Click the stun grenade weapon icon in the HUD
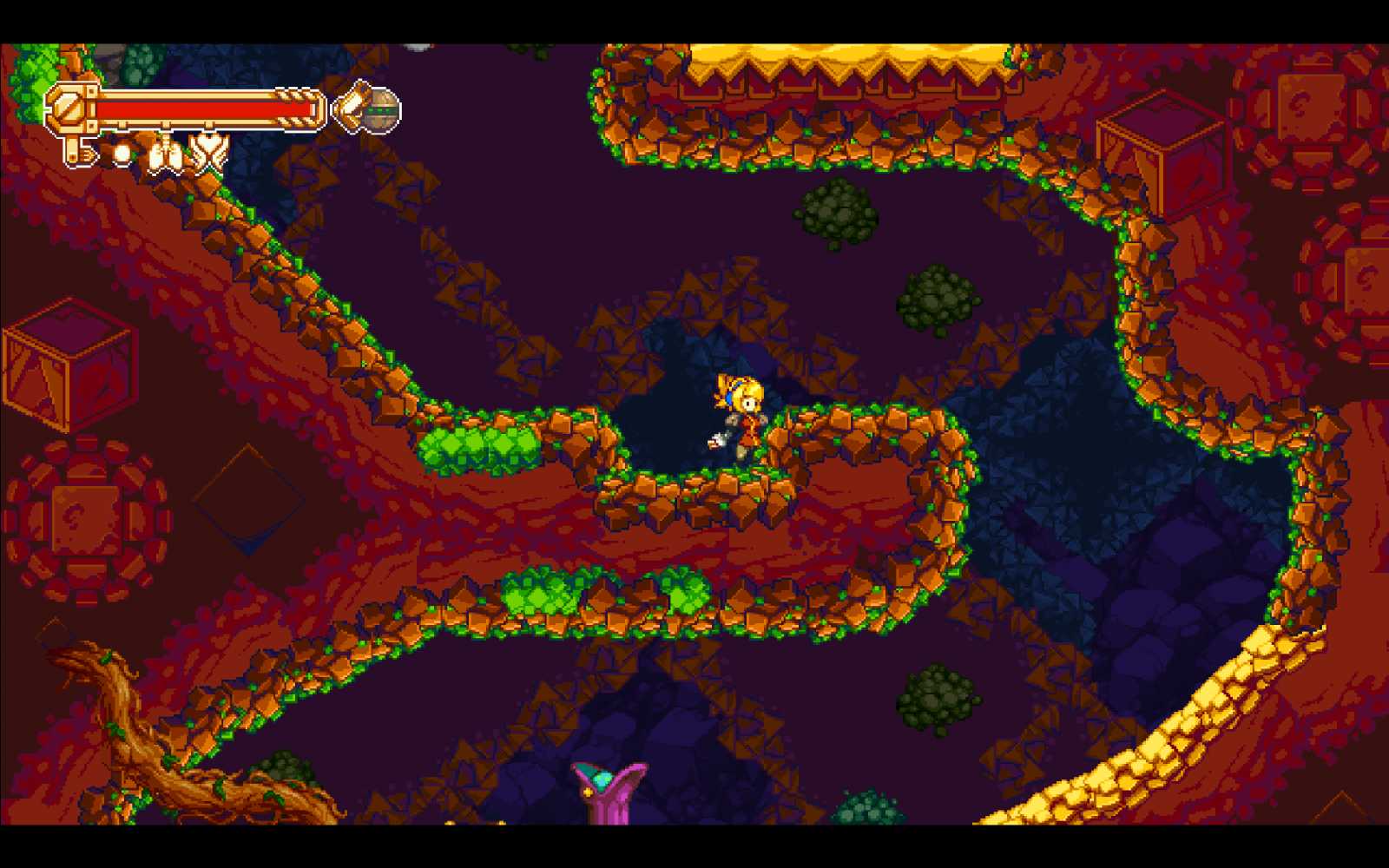This screenshot has height=868, width=1389. (375, 108)
